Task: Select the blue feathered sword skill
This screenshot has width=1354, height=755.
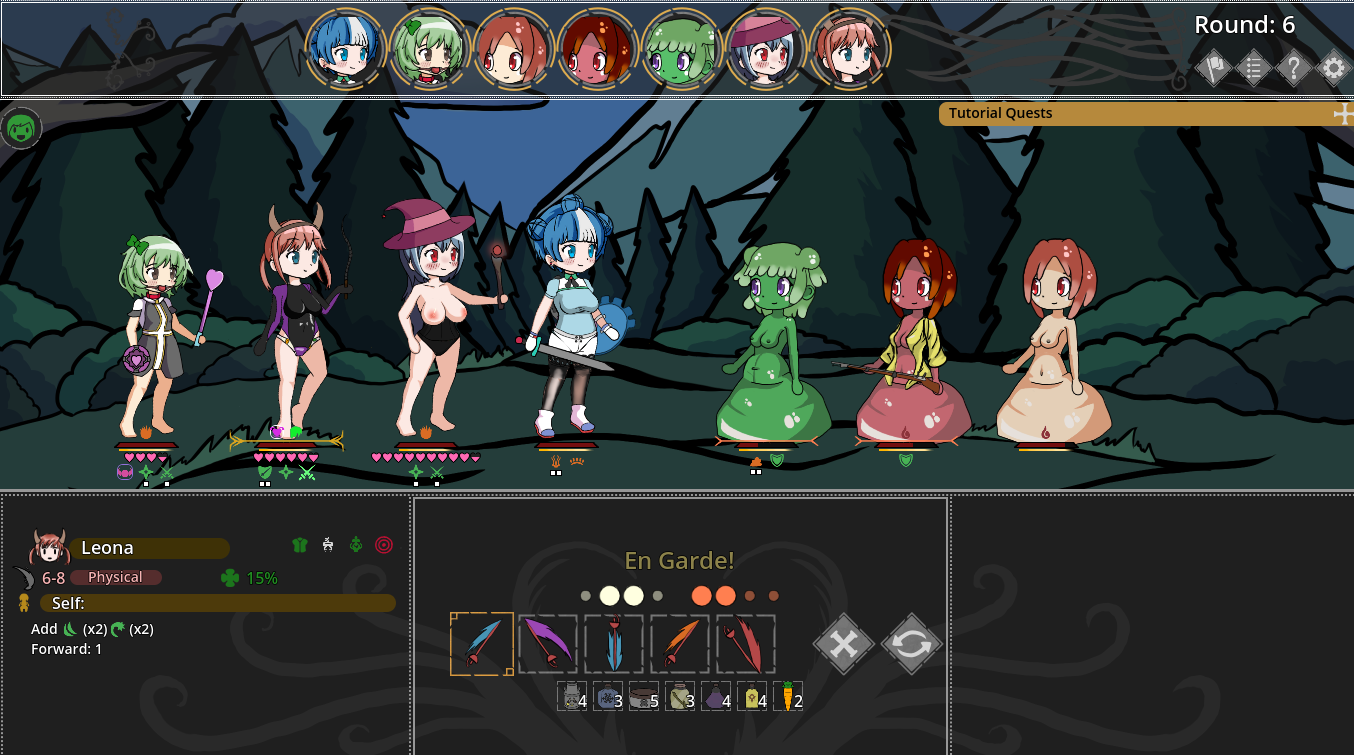Action: (x=482, y=644)
